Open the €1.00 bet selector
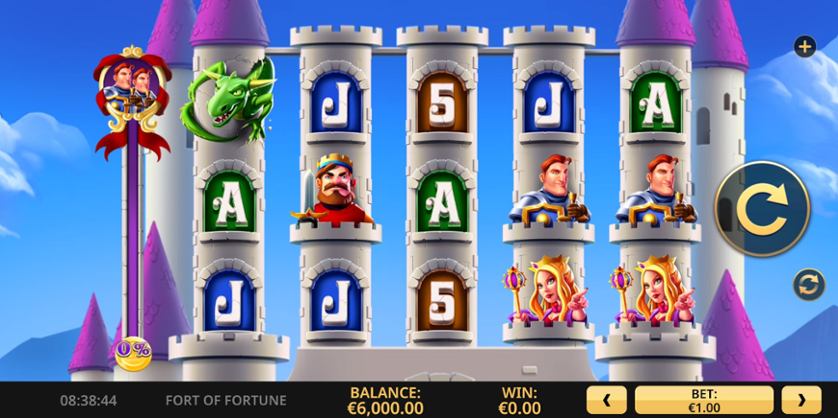The height and width of the screenshot is (418, 838). point(704,400)
